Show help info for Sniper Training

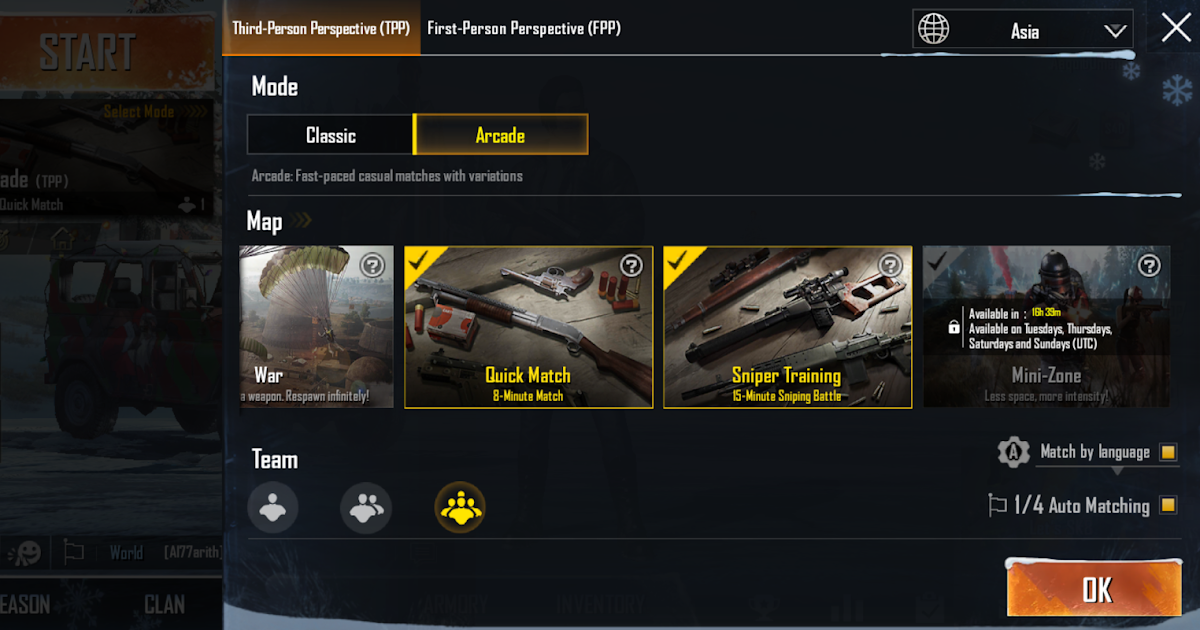[890, 265]
